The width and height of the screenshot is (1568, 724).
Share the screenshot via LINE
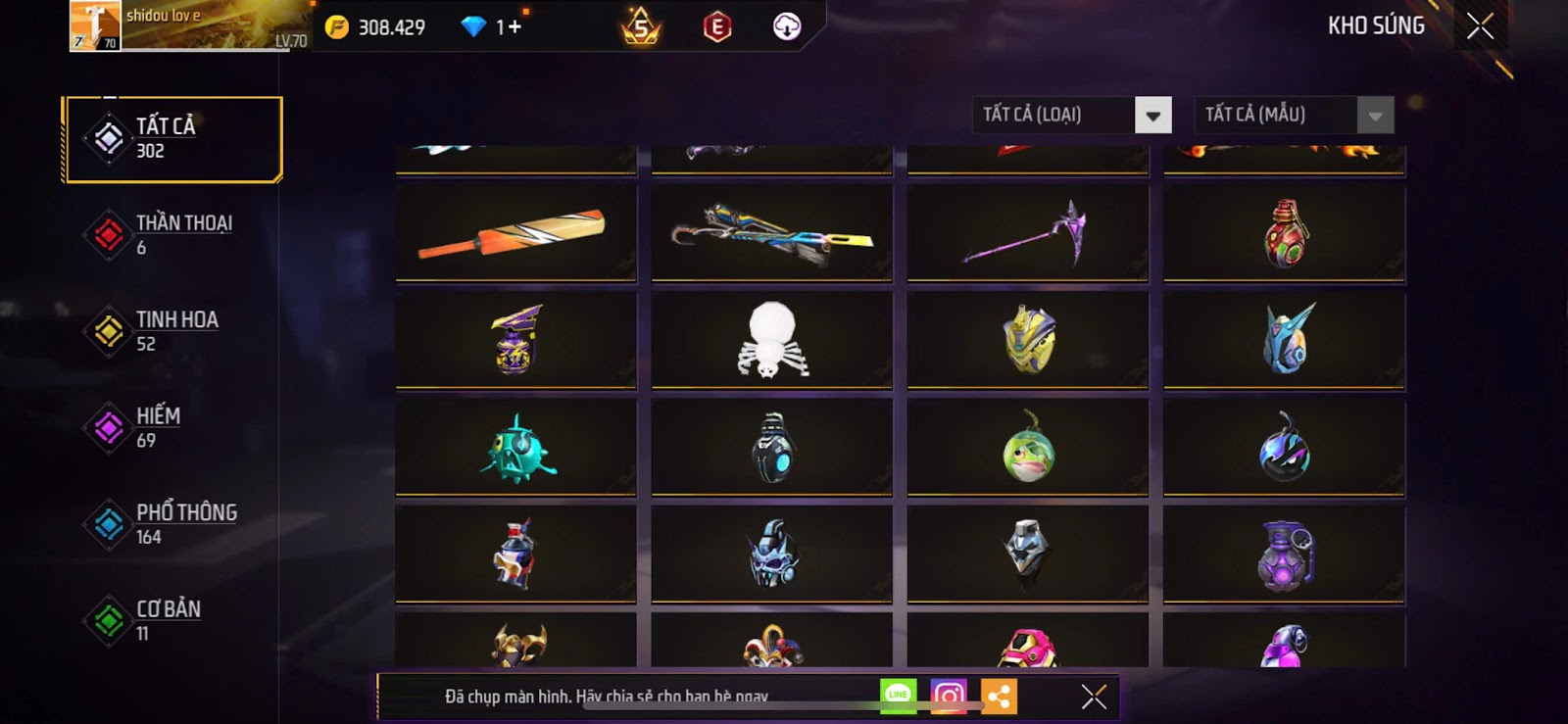coord(898,696)
